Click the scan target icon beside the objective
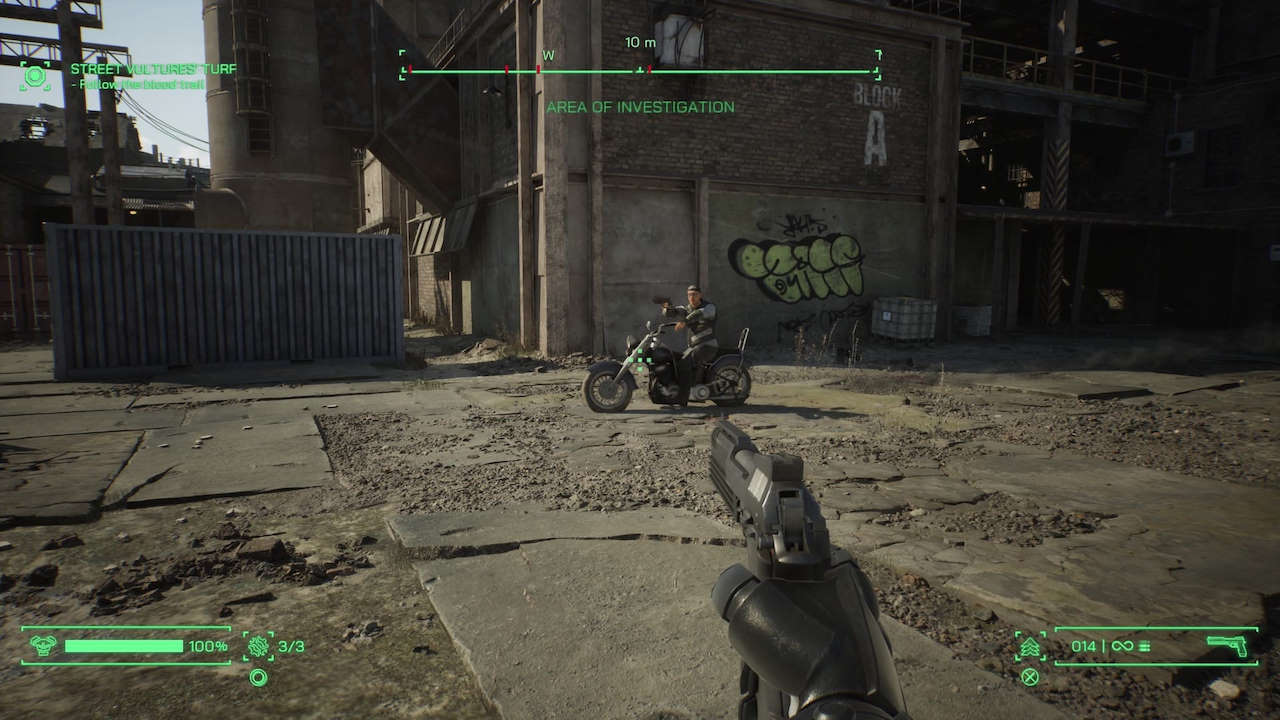The image size is (1280, 720). (36, 76)
